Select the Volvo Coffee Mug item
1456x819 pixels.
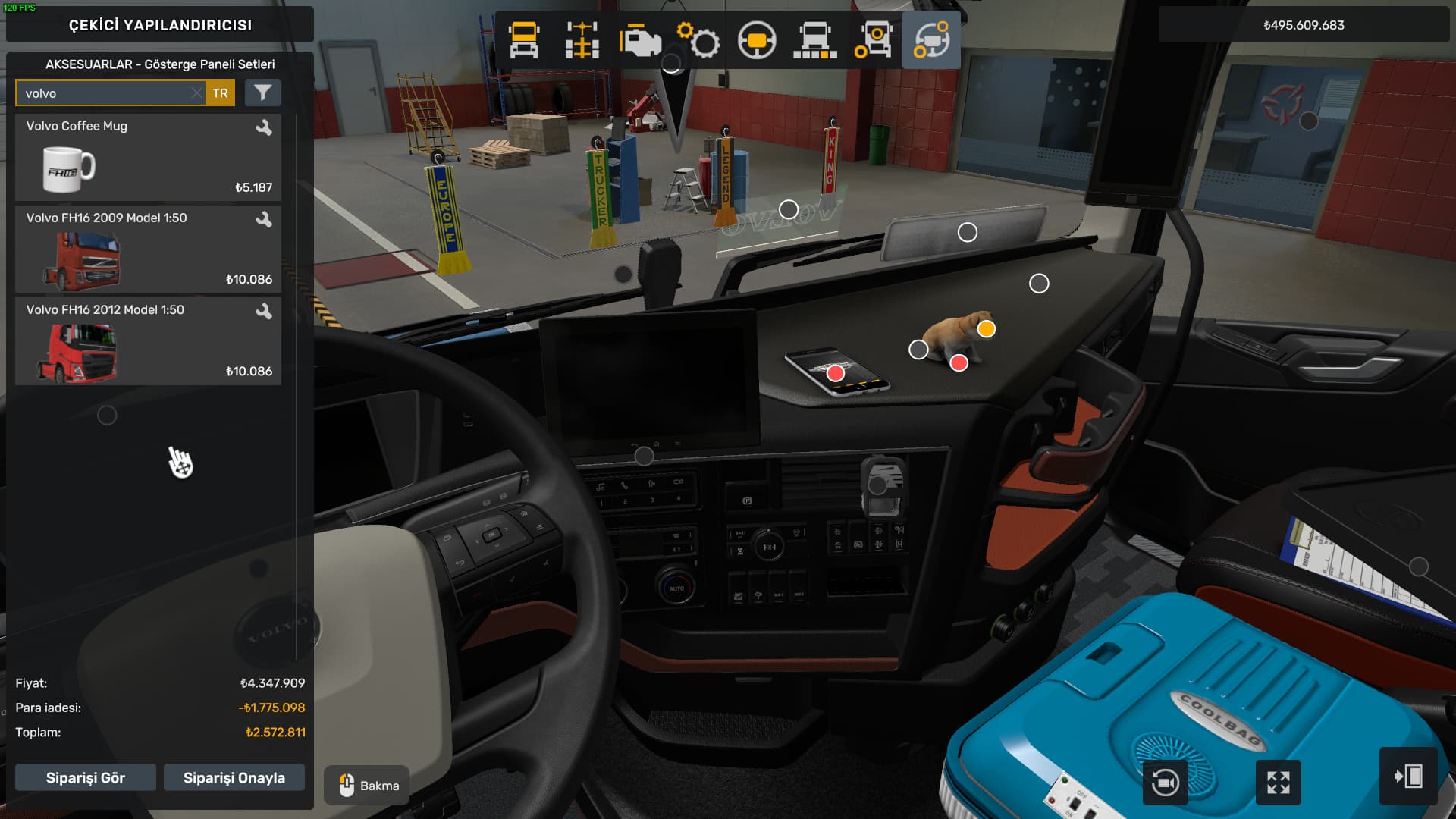click(148, 158)
